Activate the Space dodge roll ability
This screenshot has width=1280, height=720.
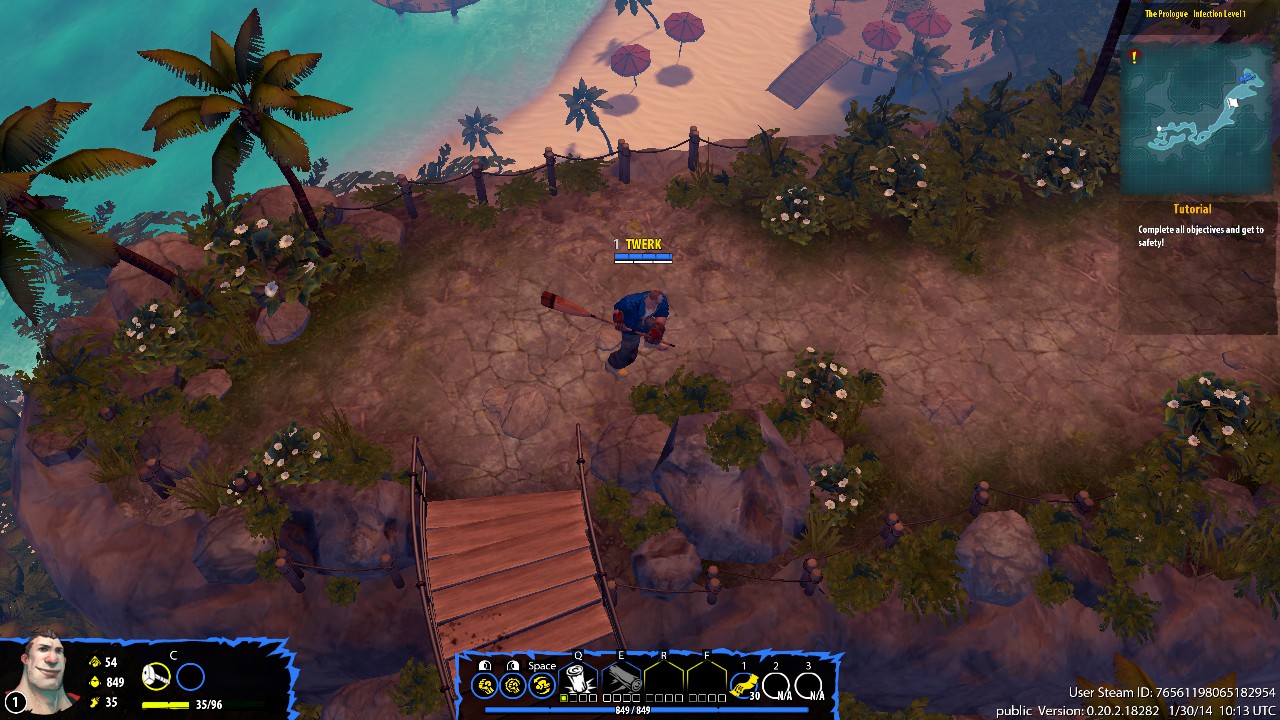tap(542, 685)
